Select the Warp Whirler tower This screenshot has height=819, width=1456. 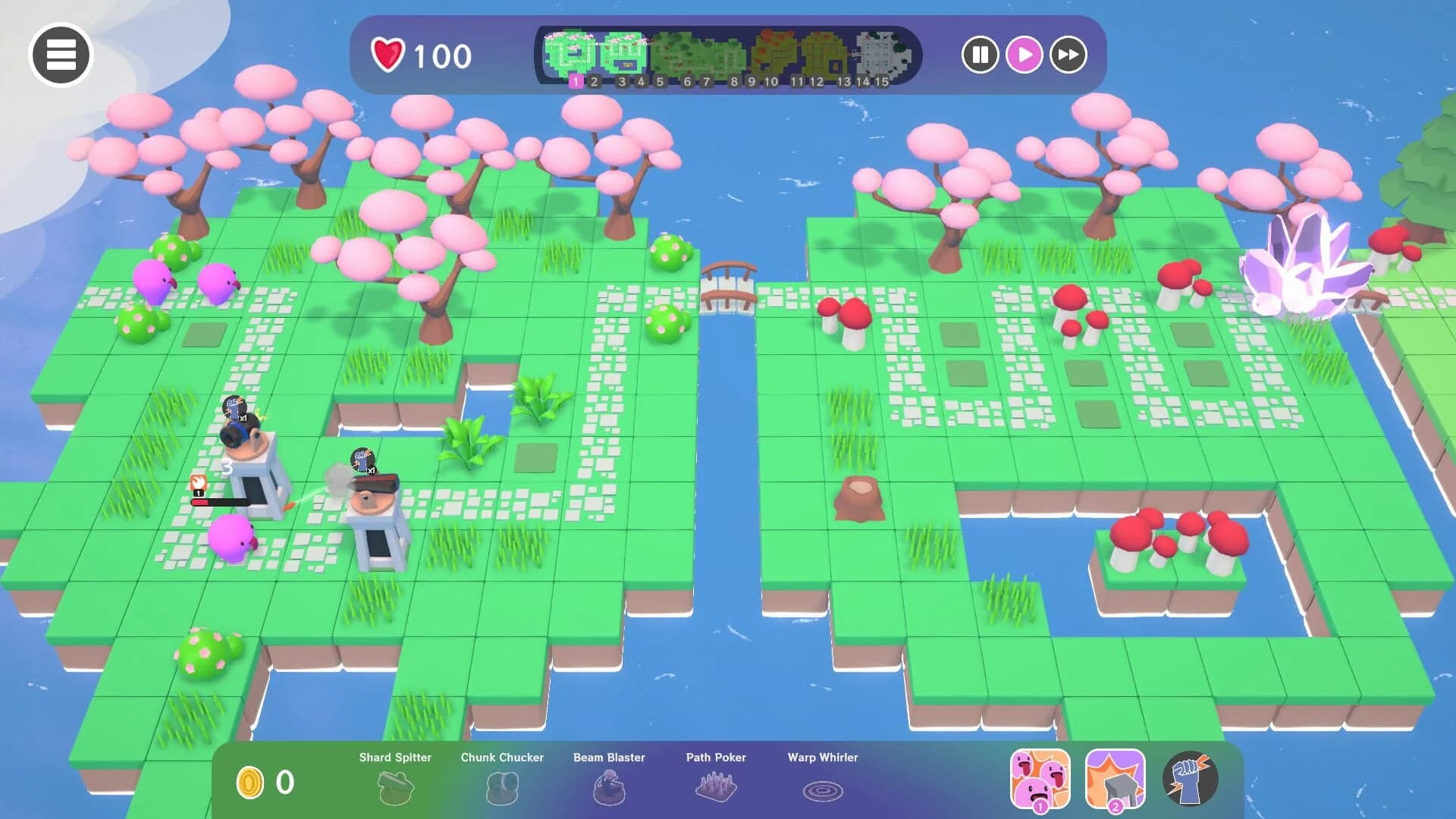(821, 786)
